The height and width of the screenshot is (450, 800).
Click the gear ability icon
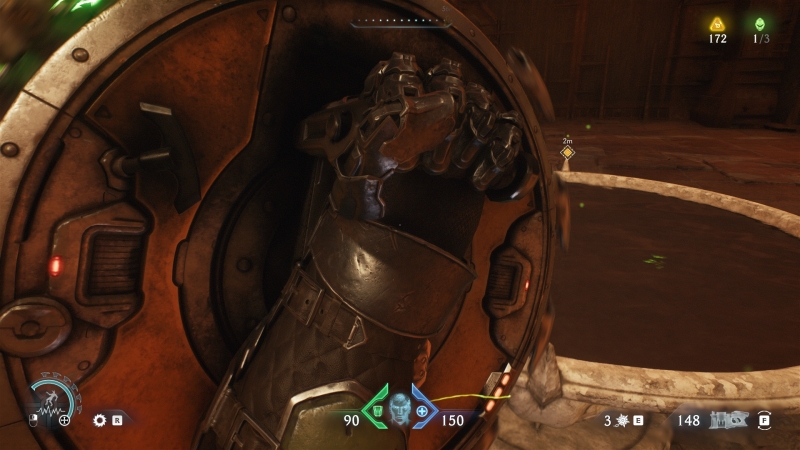100,421
